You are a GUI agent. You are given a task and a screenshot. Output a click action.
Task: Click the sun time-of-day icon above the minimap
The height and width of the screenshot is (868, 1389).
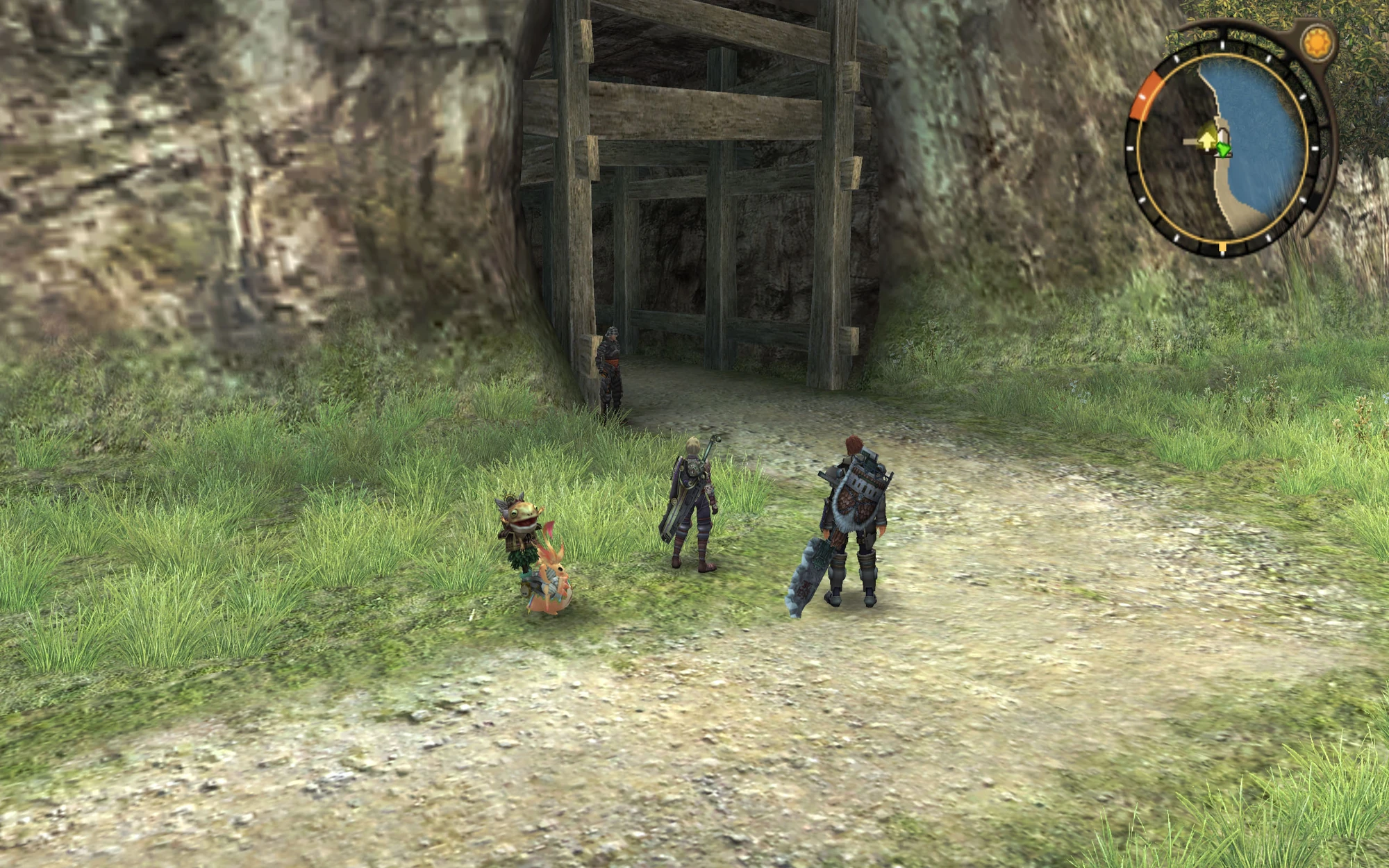1317,41
